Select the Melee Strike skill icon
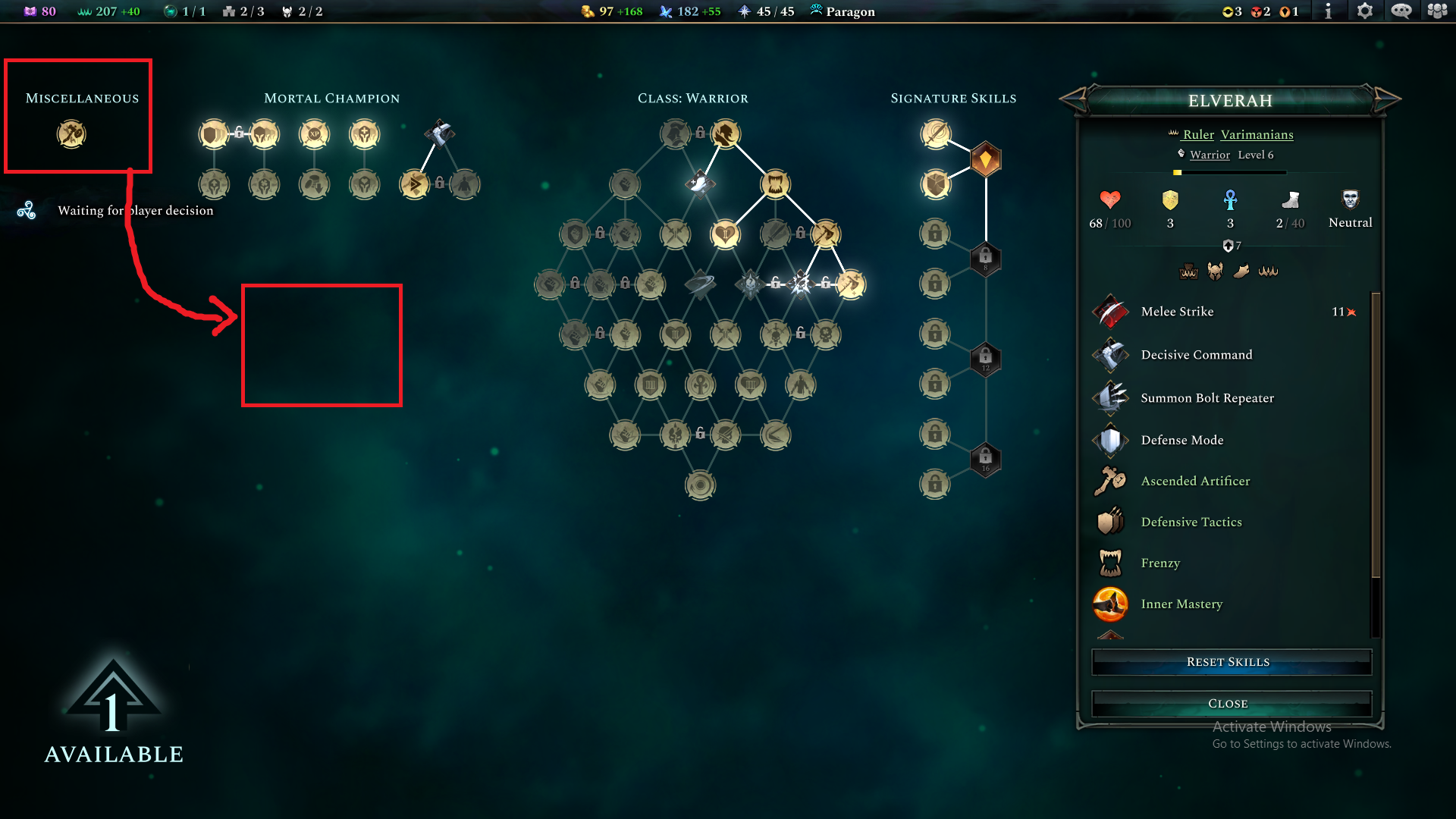This screenshot has width=1456, height=819. (1110, 312)
